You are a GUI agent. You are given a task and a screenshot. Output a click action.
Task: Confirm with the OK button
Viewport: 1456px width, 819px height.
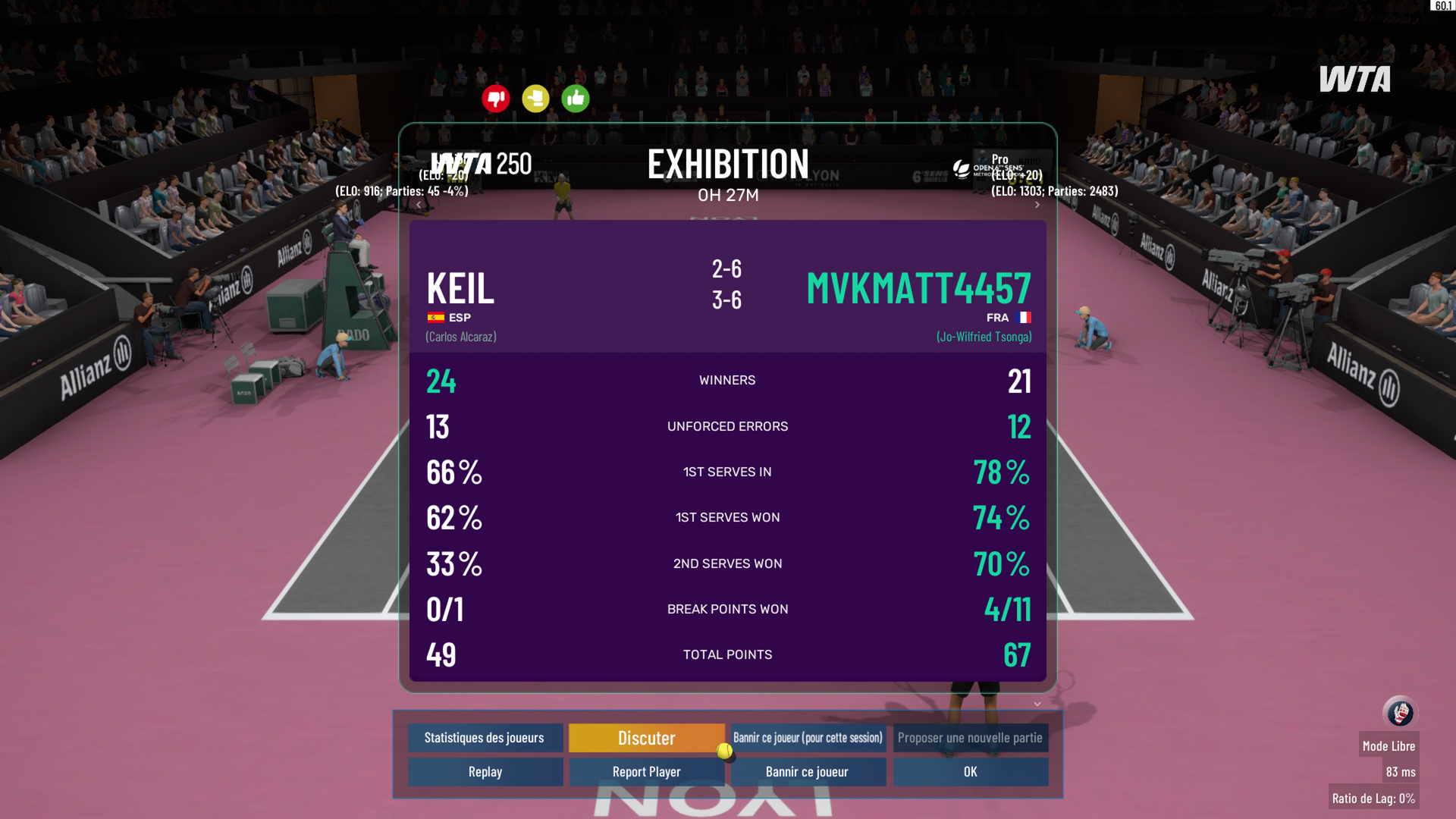pyautogui.click(x=970, y=772)
